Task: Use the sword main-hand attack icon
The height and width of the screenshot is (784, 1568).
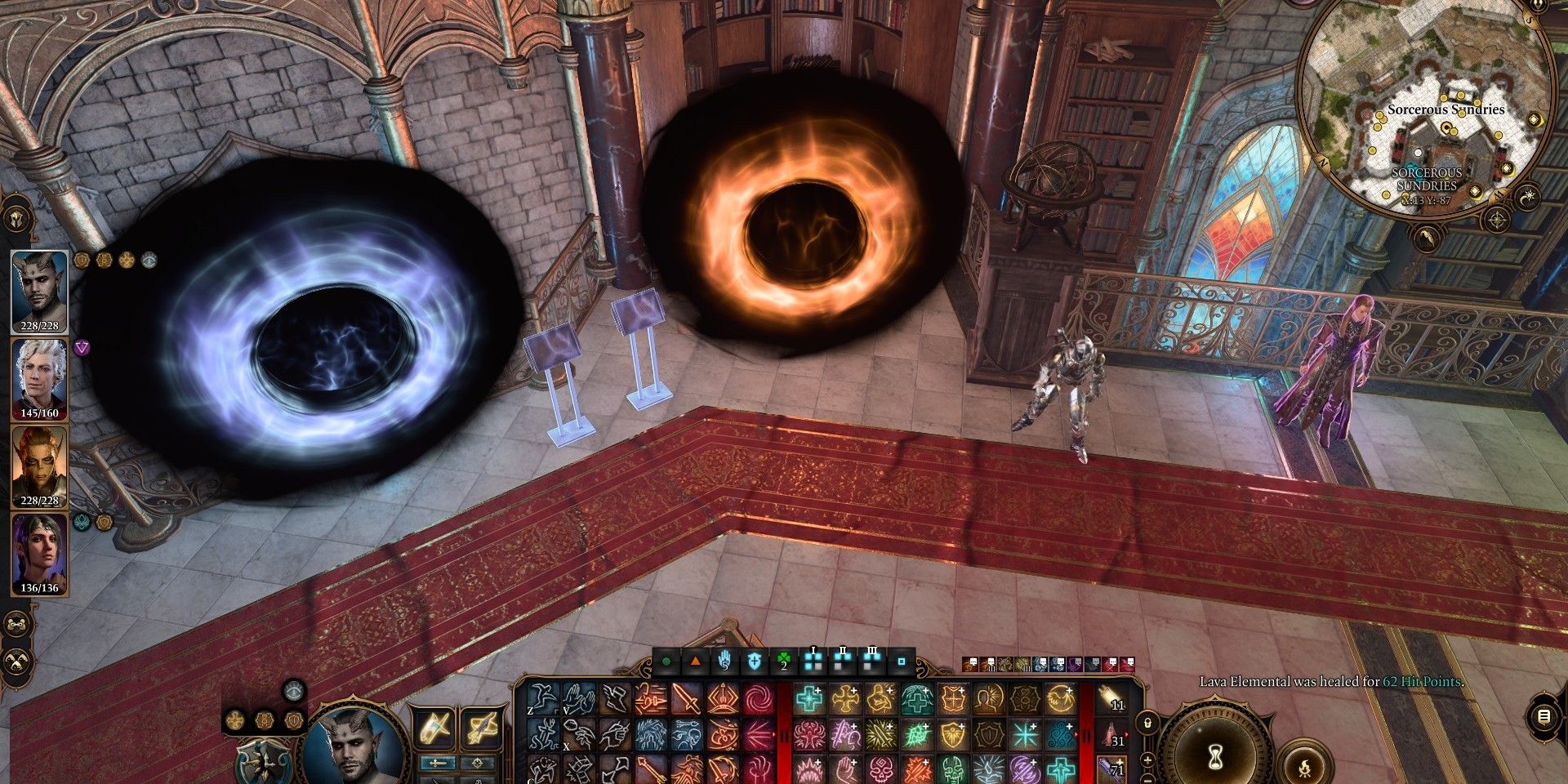Action: coord(687,700)
